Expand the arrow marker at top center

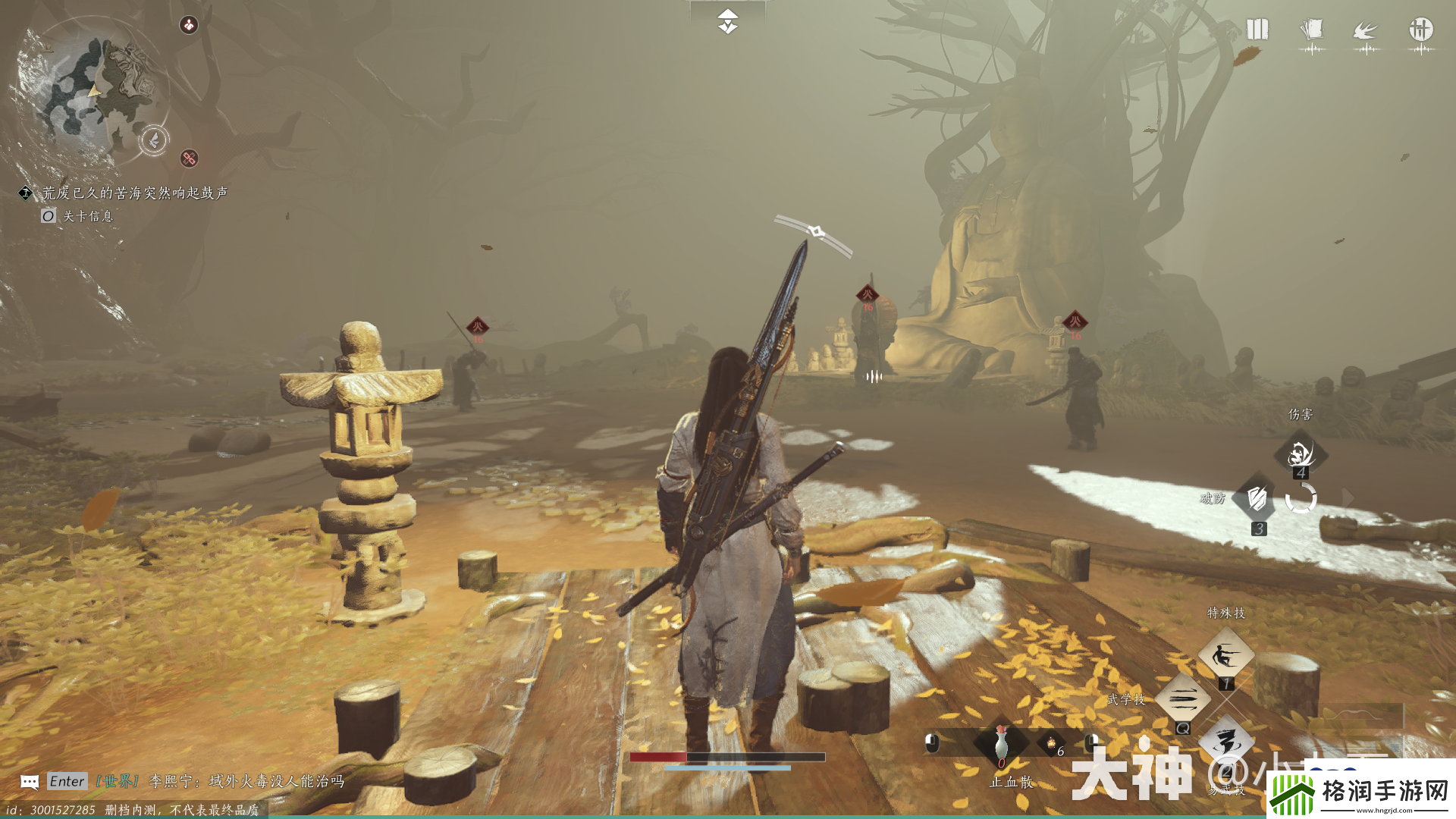pyautogui.click(x=727, y=21)
